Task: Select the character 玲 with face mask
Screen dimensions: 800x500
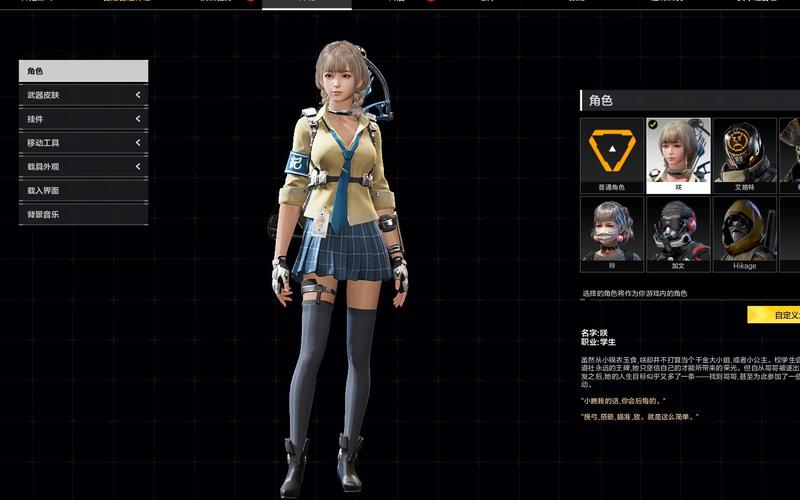Action: (x=612, y=233)
